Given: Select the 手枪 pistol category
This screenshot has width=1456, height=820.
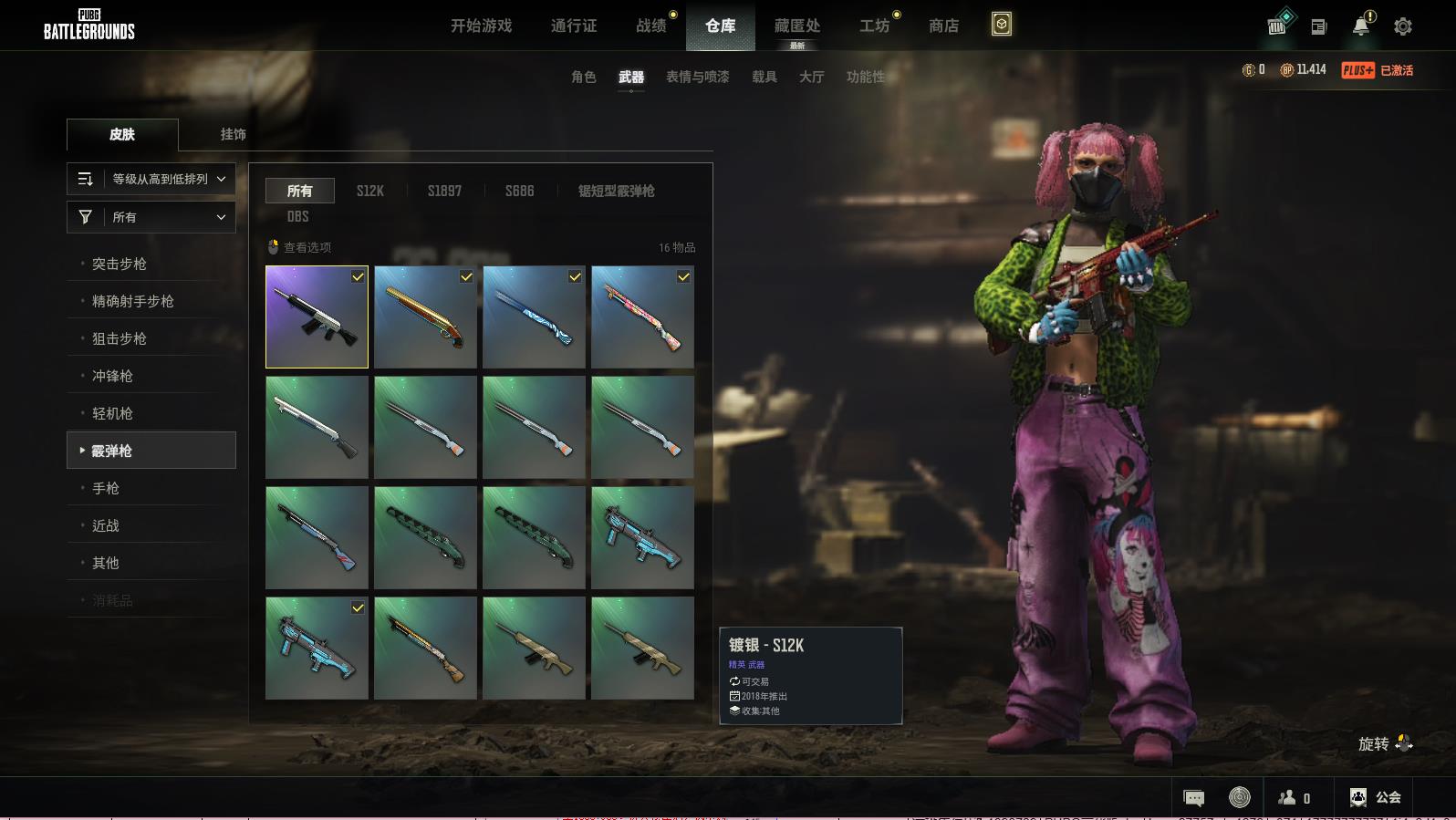Looking at the screenshot, I should [106, 488].
